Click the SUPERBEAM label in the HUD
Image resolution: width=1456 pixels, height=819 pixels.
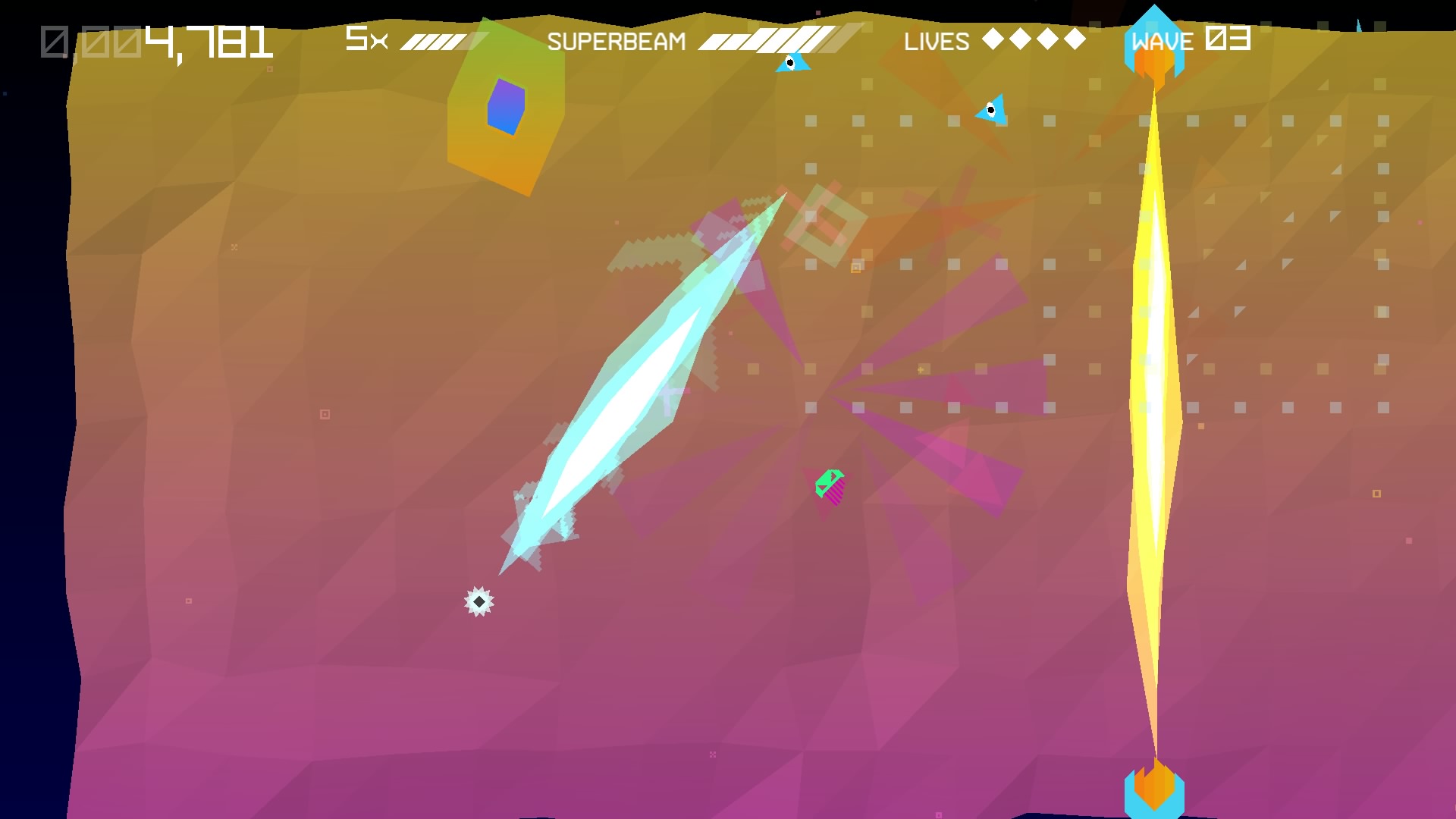[618, 40]
